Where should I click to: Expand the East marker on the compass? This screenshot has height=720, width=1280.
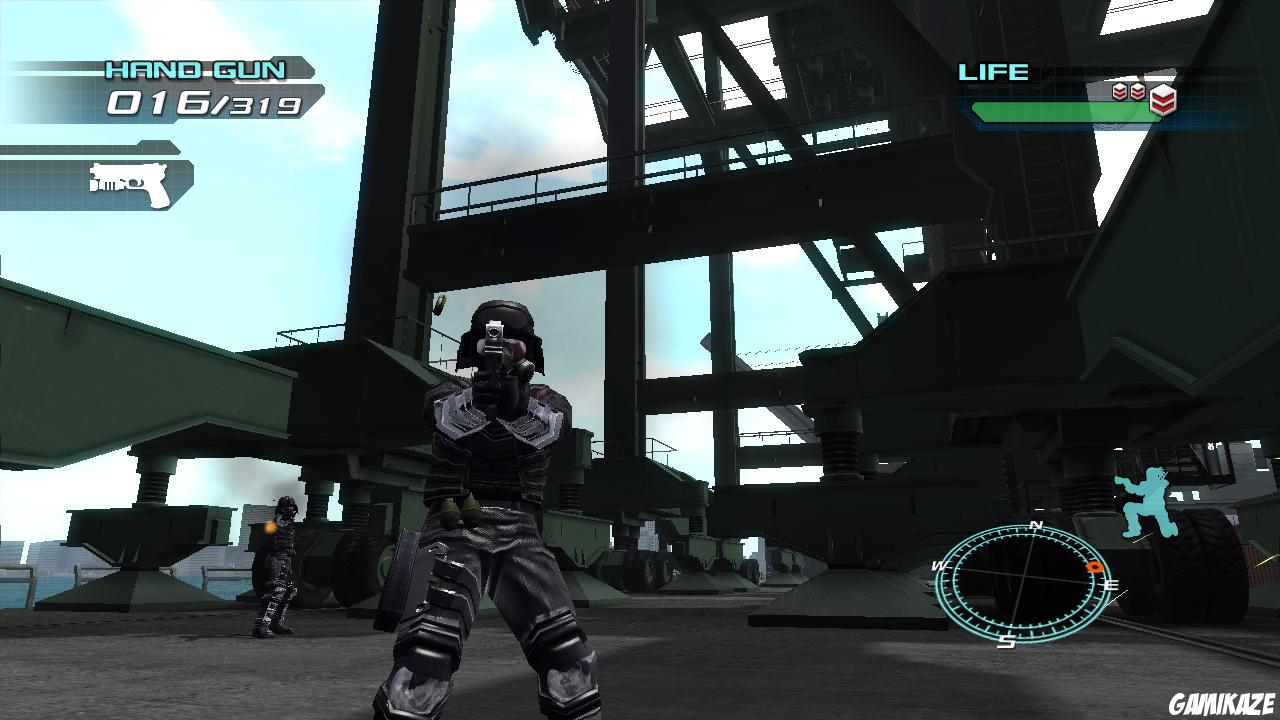click(x=1112, y=585)
